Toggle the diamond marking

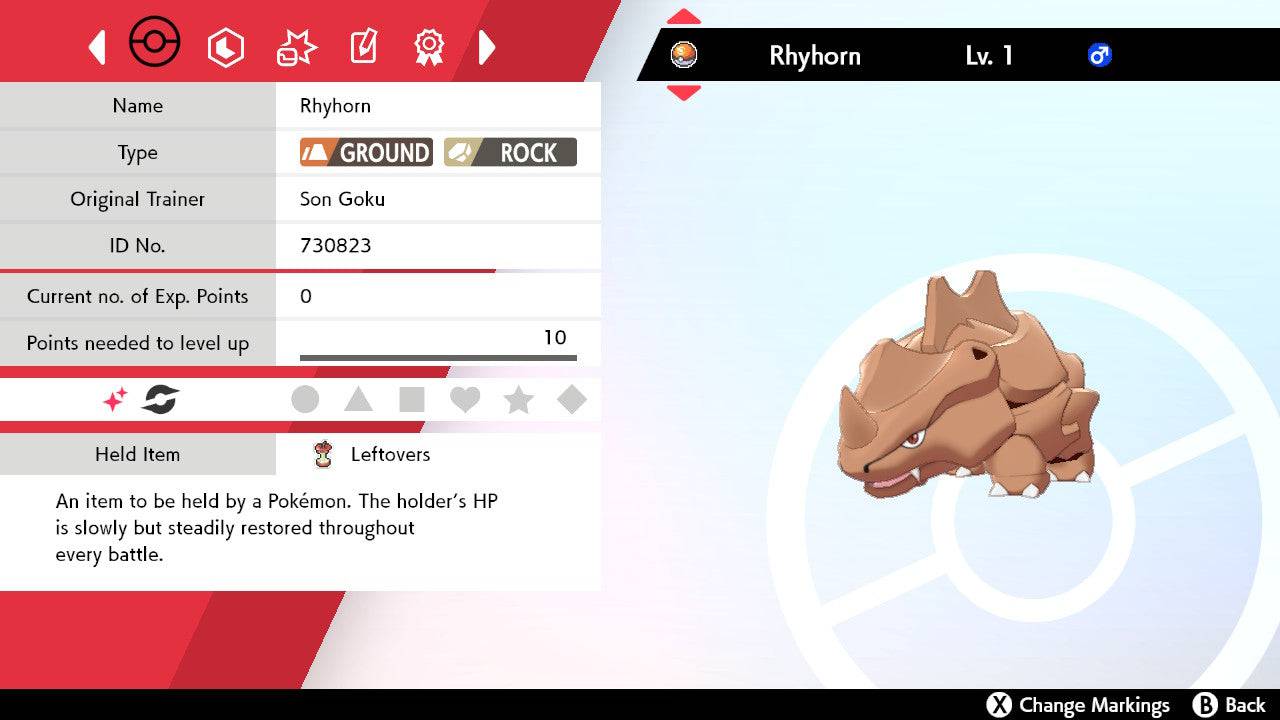pyautogui.click(x=571, y=400)
